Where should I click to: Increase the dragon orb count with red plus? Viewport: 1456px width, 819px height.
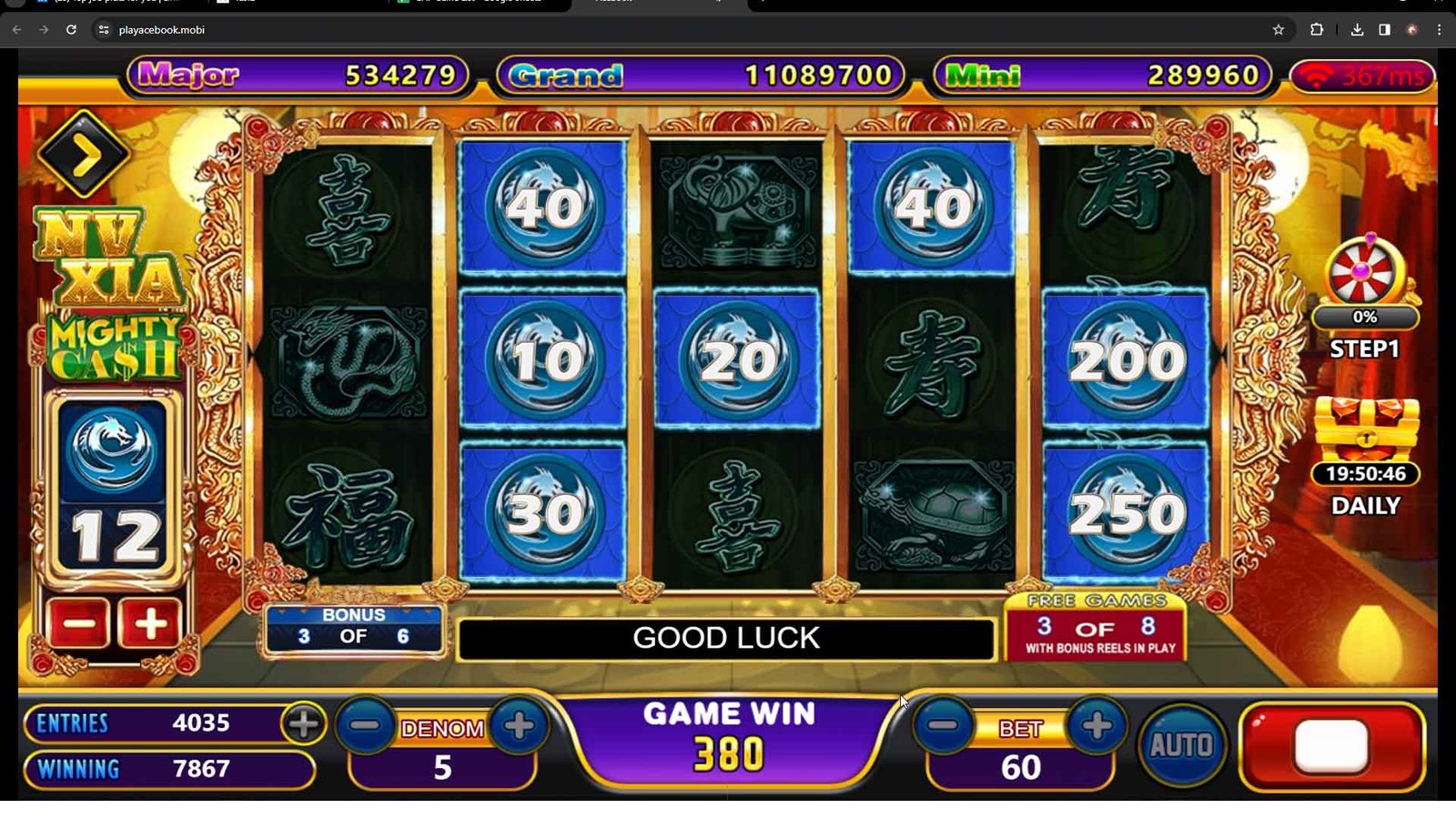[150, 624]
